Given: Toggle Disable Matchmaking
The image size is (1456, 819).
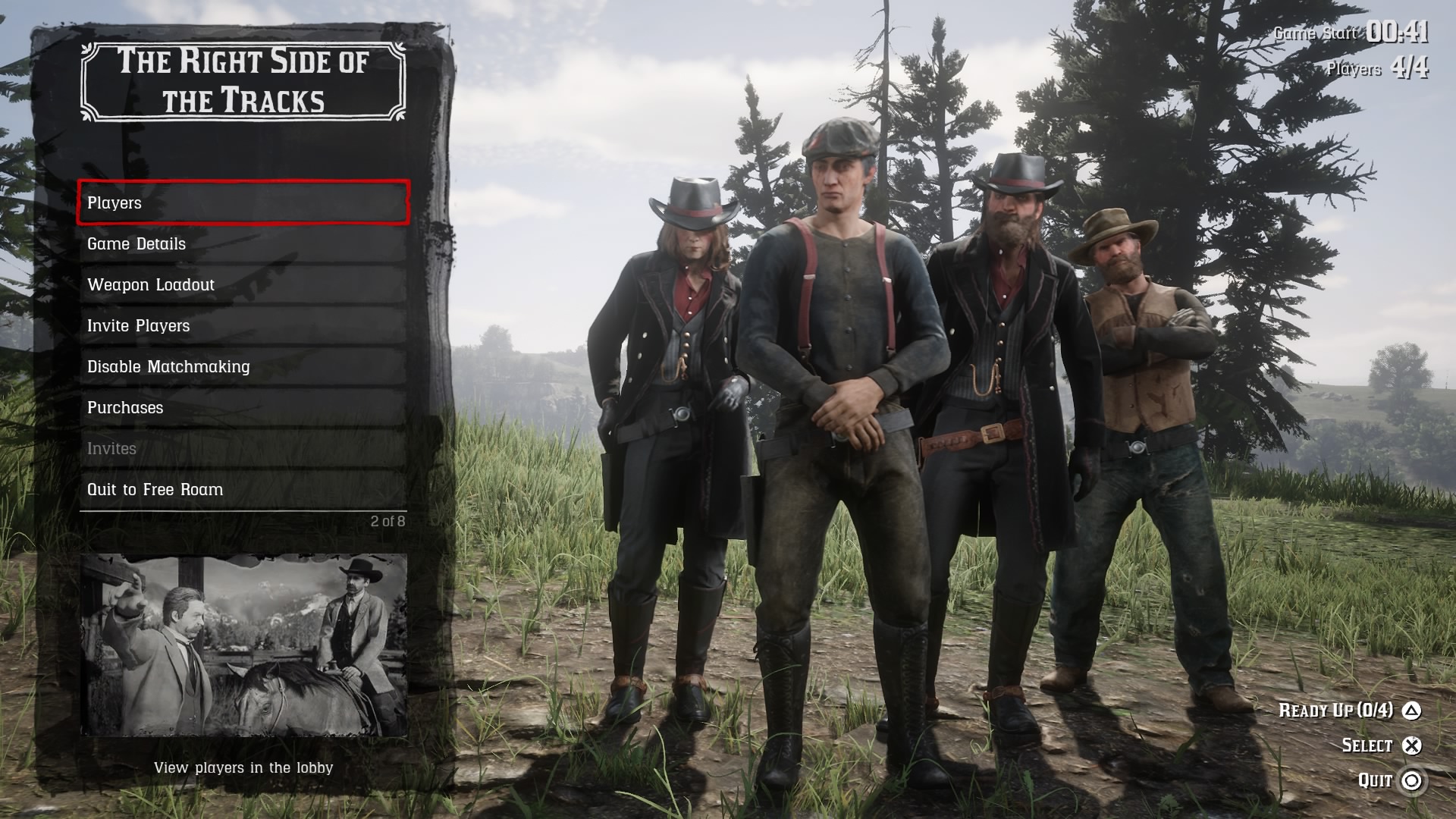Looking at the screenshot, I should (170, 366).
